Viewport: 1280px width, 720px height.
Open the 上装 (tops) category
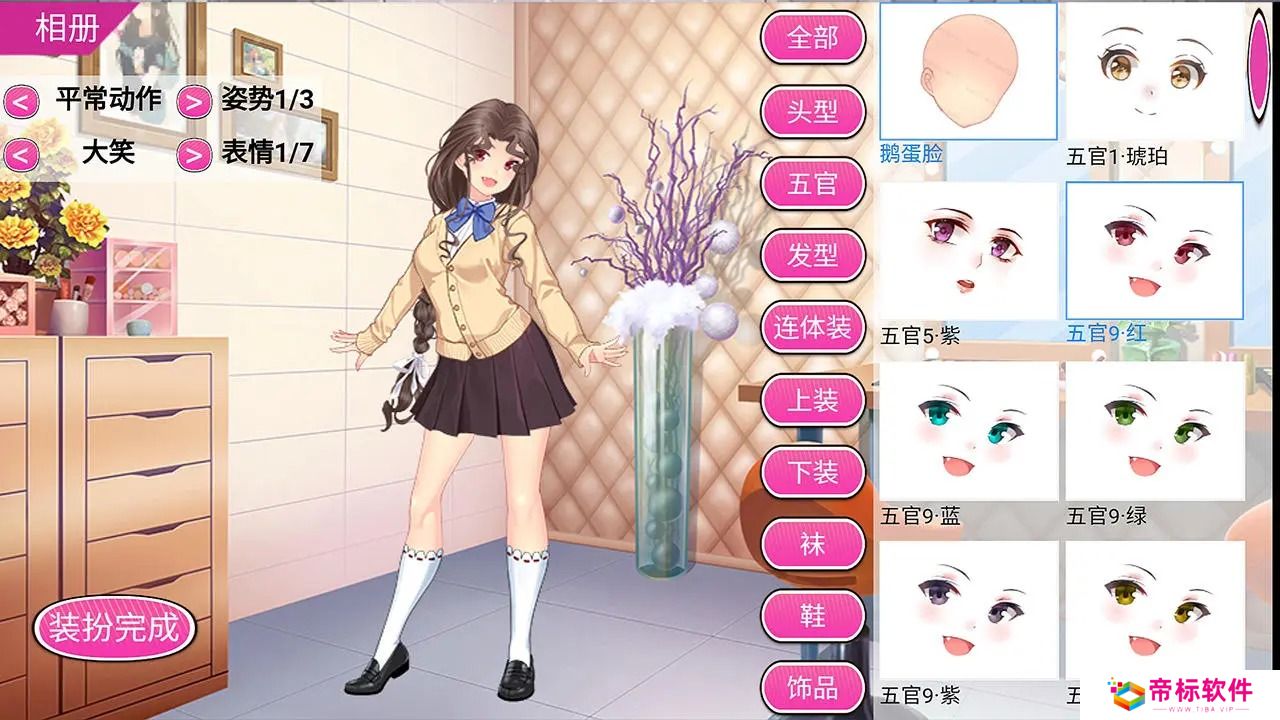click(x=813, y=400)
